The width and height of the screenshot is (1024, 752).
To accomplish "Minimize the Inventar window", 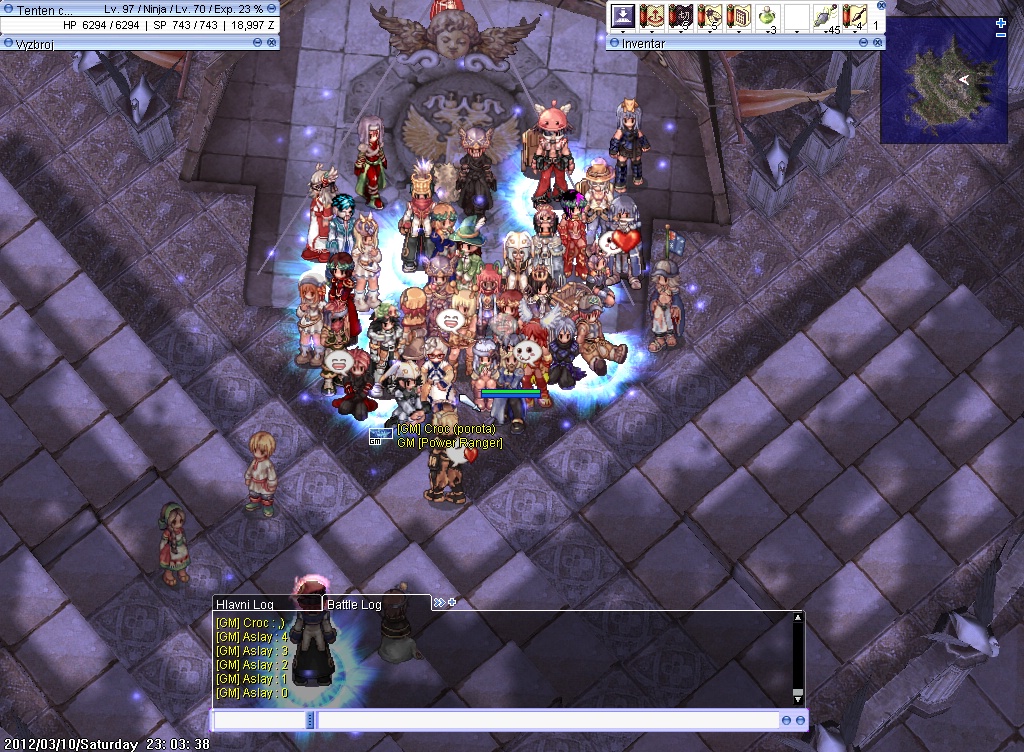I will pos(864,43).
